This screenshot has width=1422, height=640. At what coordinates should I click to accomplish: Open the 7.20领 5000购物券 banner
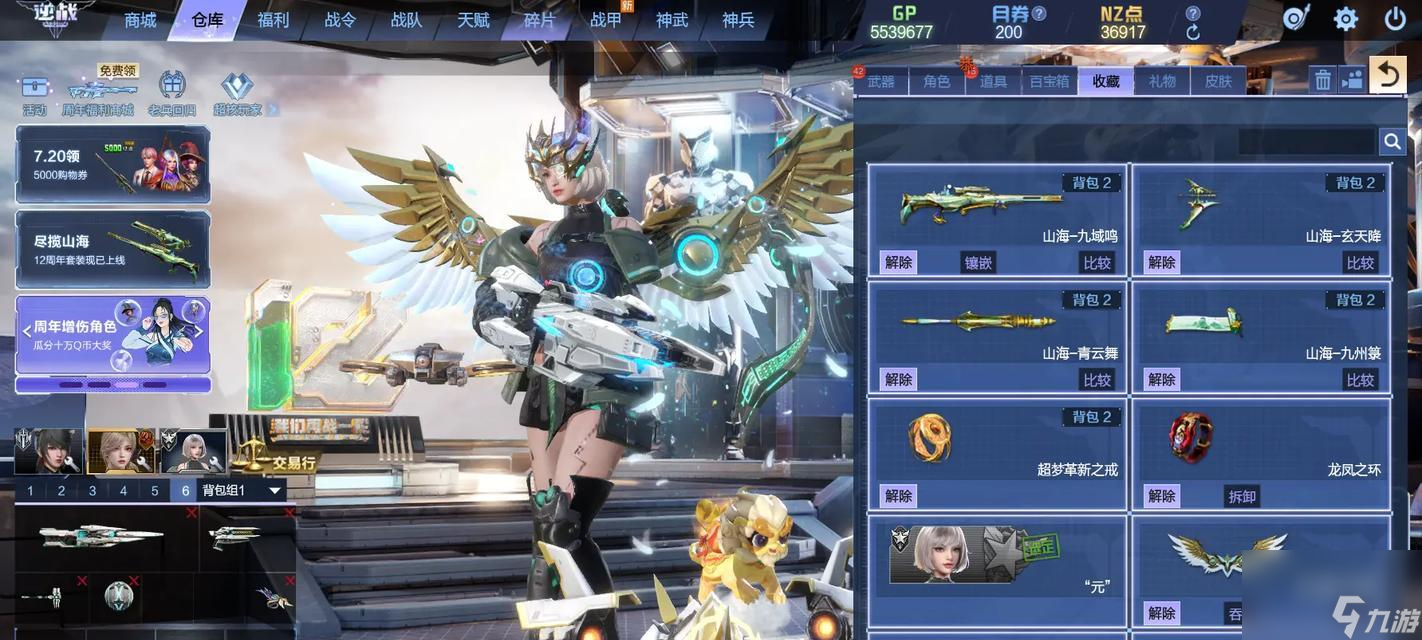tap(112, 165)
